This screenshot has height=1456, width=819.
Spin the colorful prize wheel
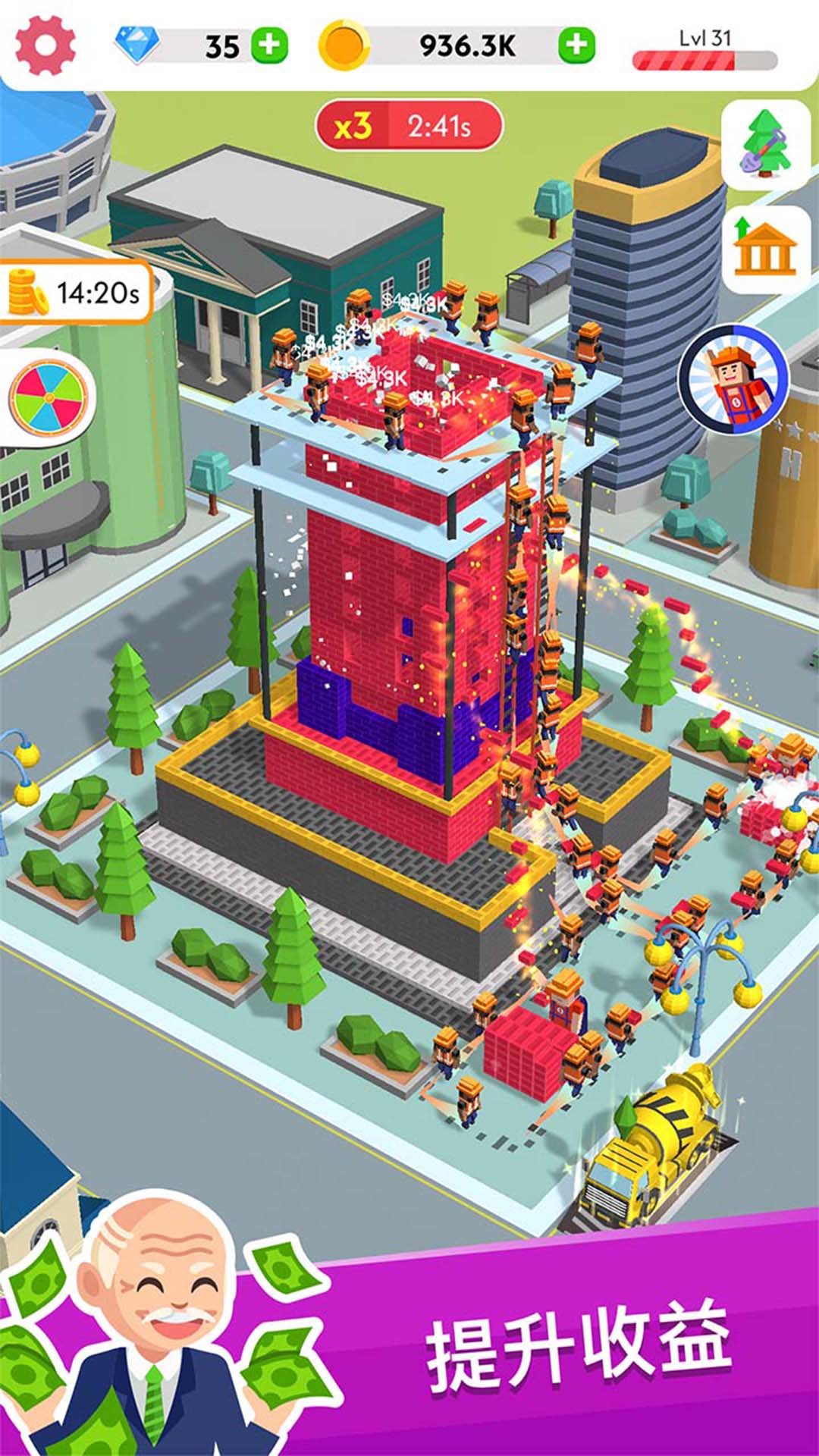coord(49,397)
